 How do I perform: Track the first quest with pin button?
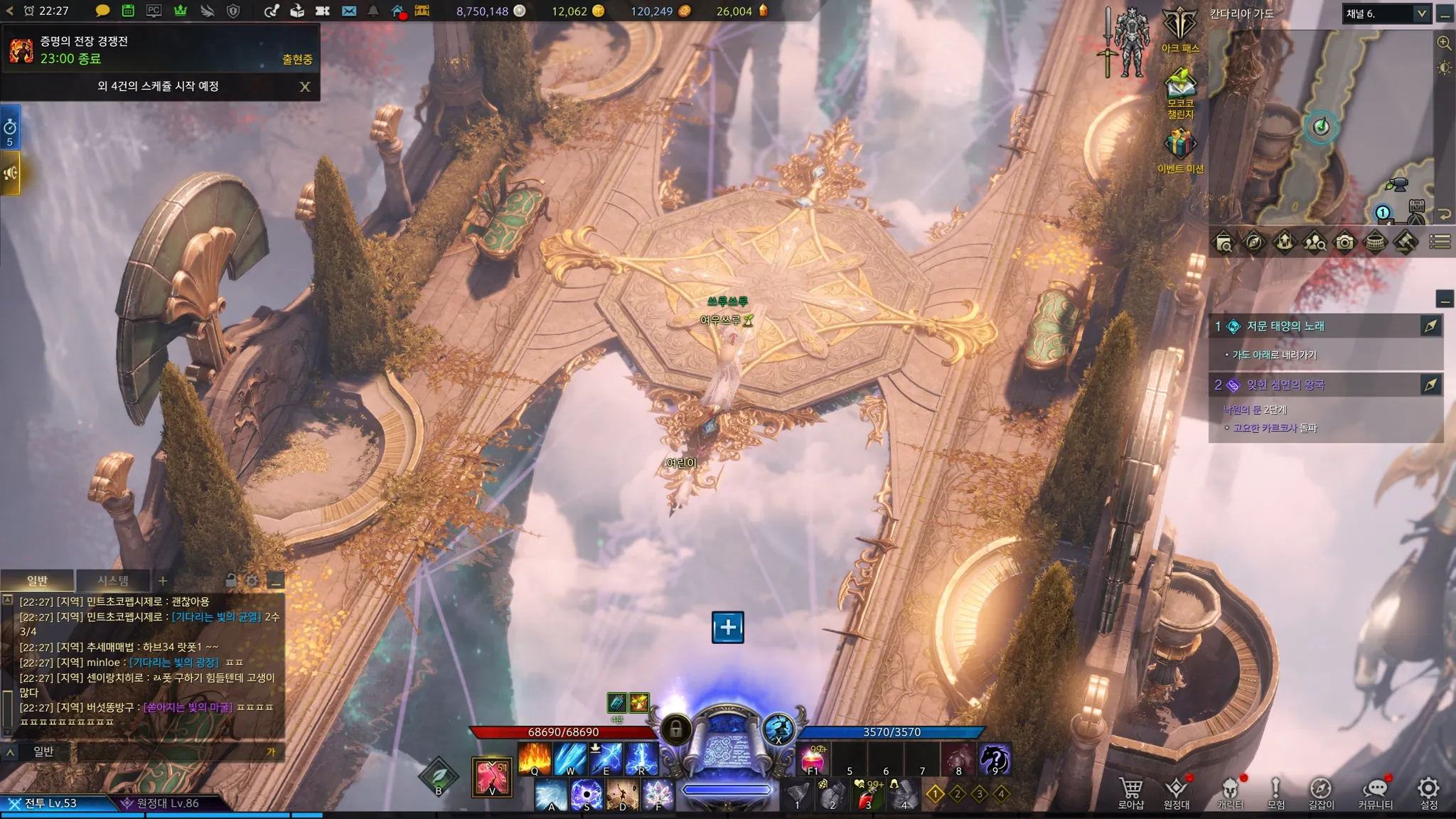pos(1430,326)
